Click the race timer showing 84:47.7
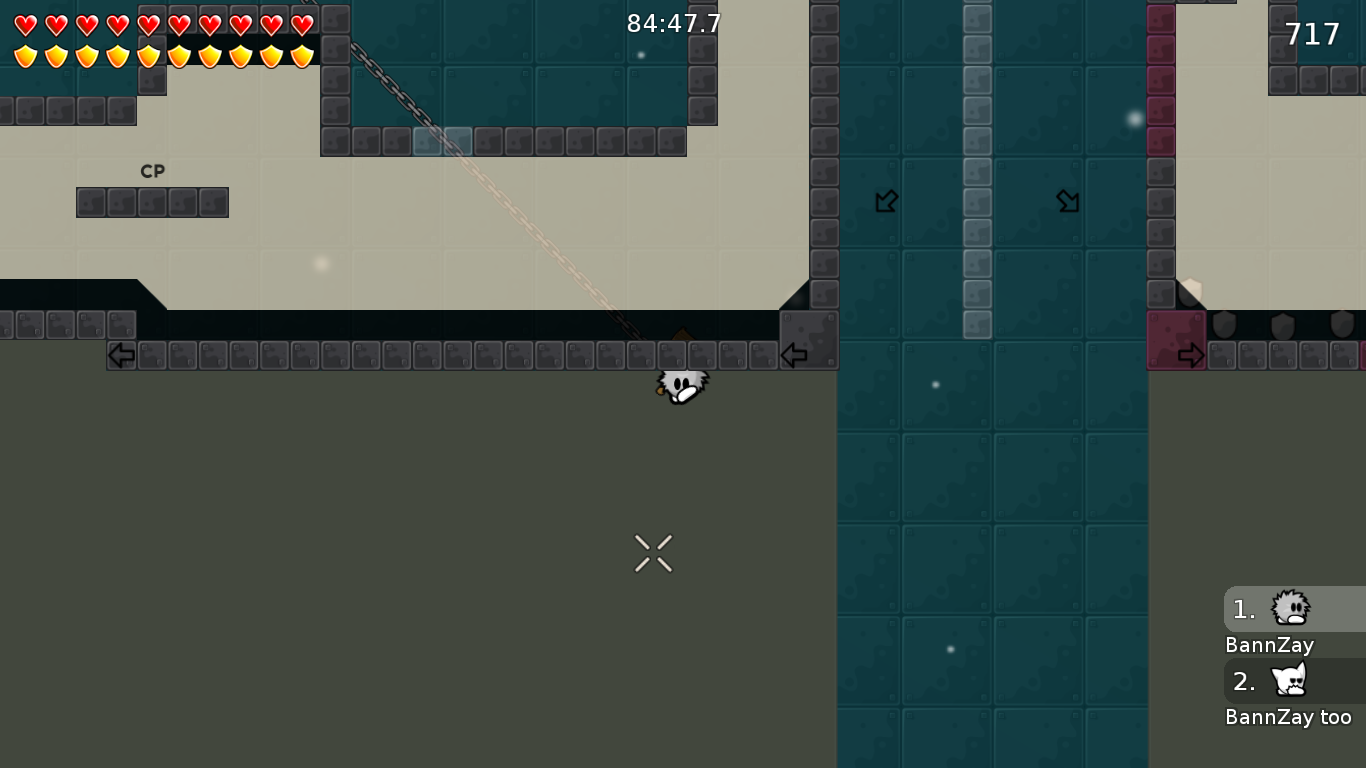This screenshot has height=768, width=1366. pyautogui.click(x=674, y=23)
